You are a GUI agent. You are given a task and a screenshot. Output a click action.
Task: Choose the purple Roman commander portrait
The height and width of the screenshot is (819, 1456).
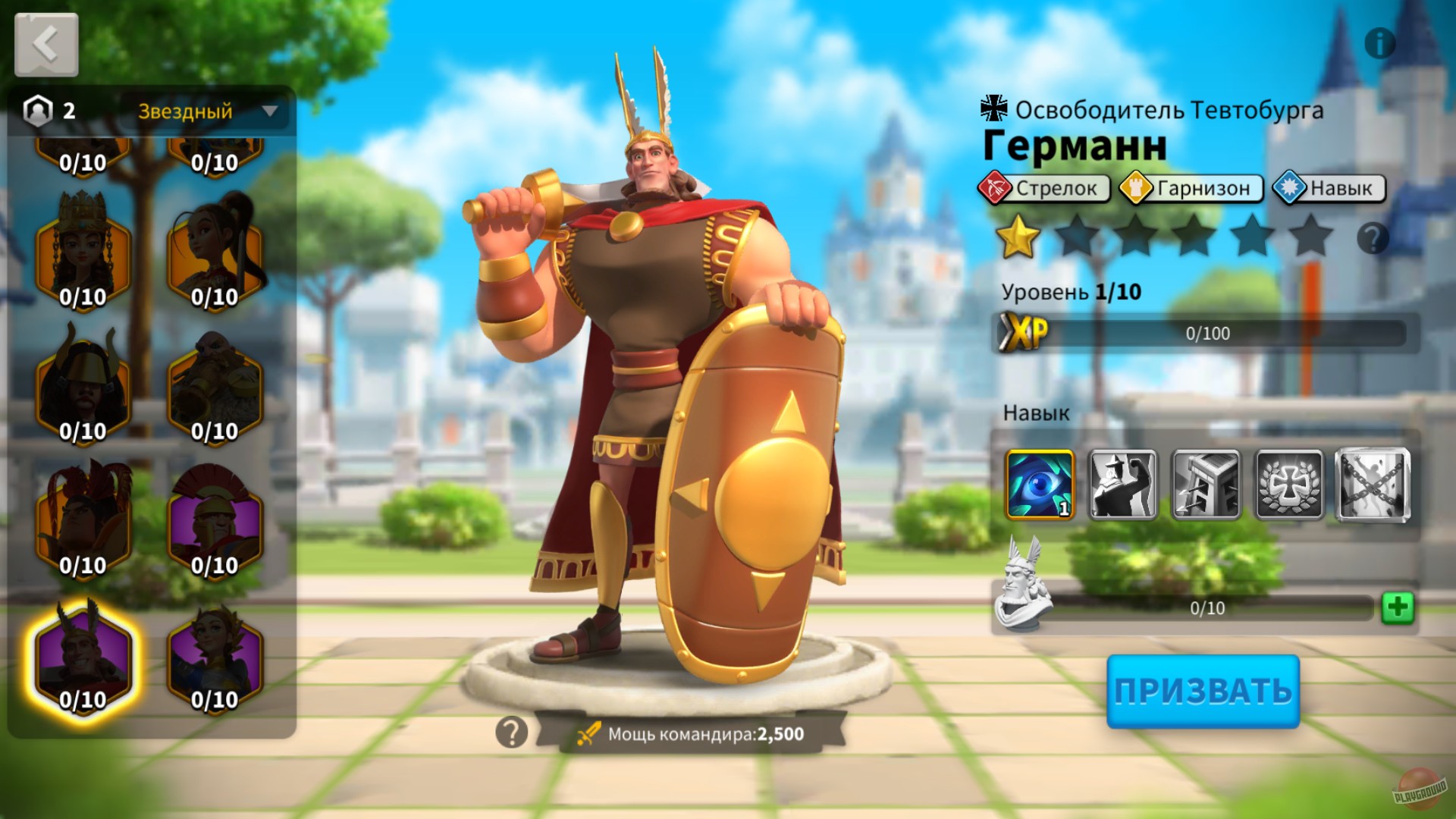215,523
